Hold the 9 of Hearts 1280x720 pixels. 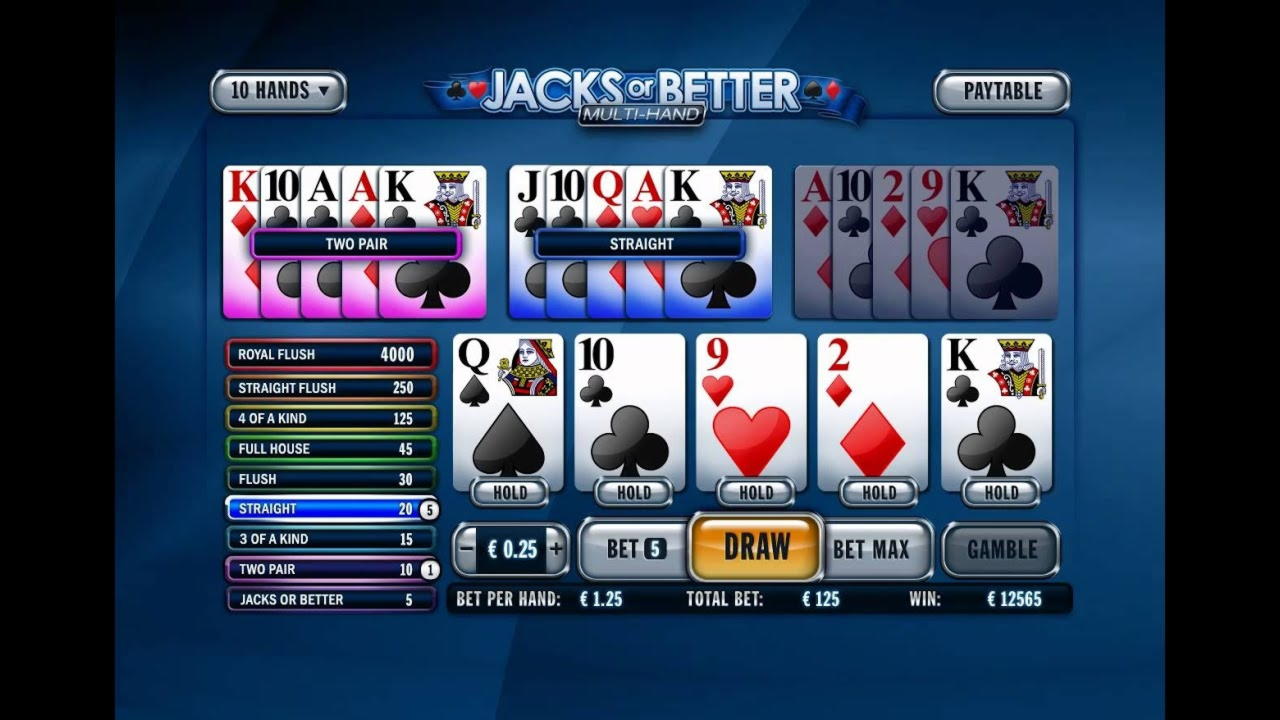[x=755, y=492]
